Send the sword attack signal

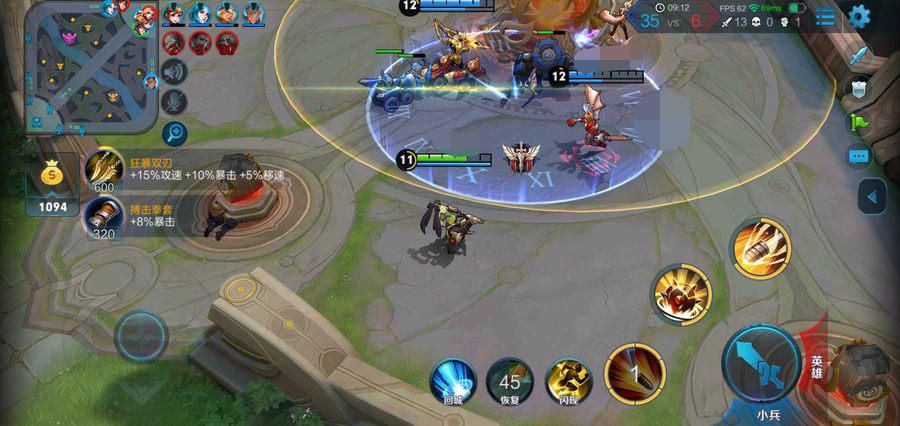(x=860, y=55)
